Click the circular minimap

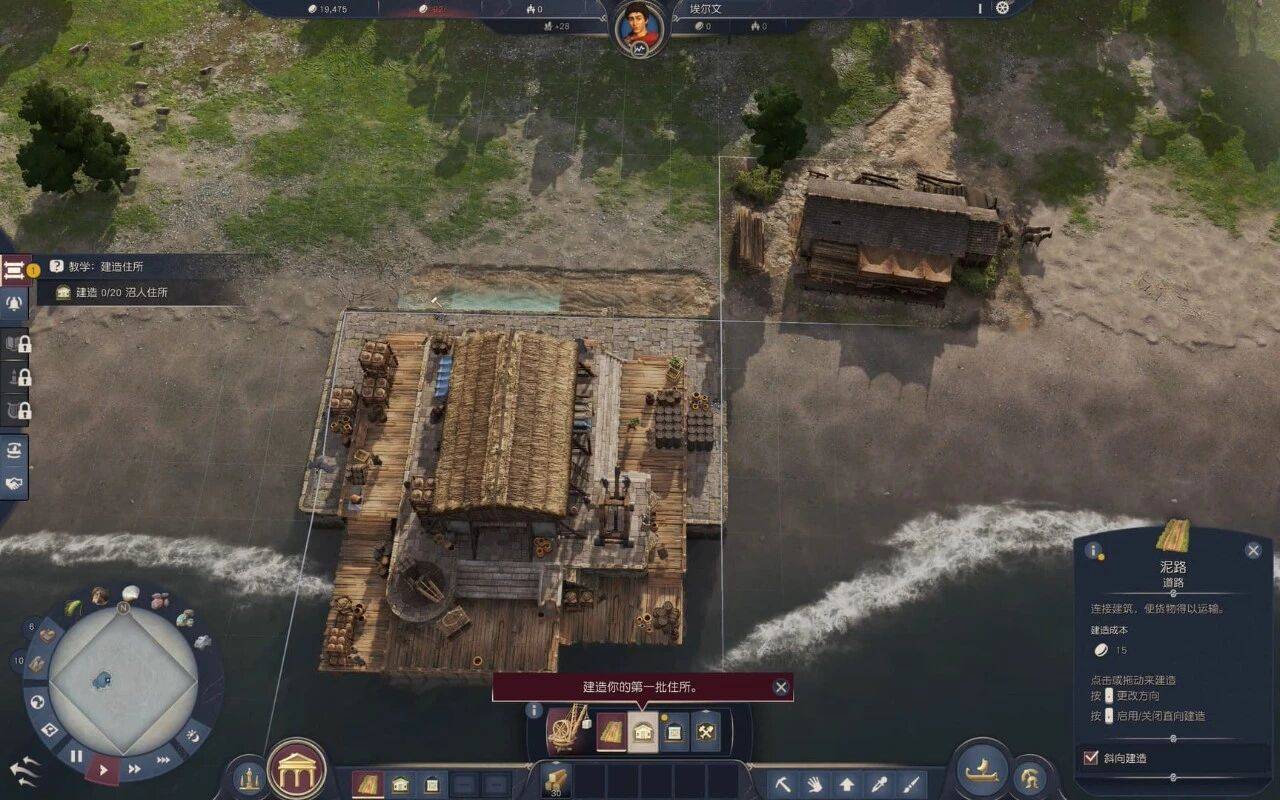pos(123,680)
